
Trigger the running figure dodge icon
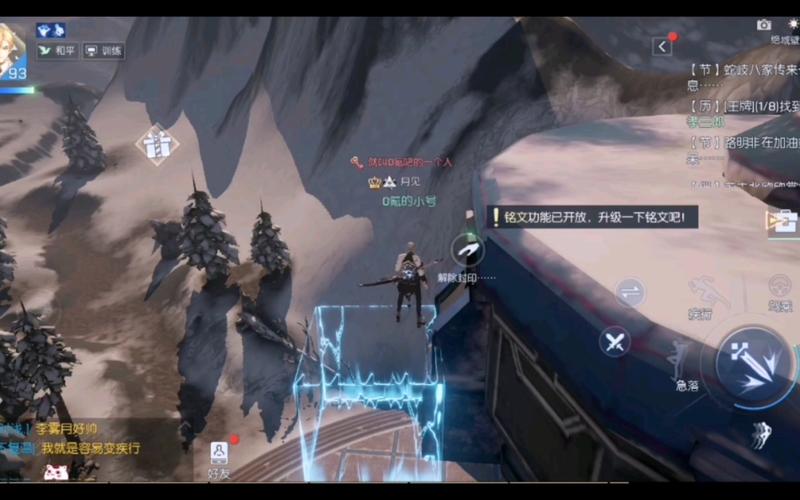[x=760, y=434]
